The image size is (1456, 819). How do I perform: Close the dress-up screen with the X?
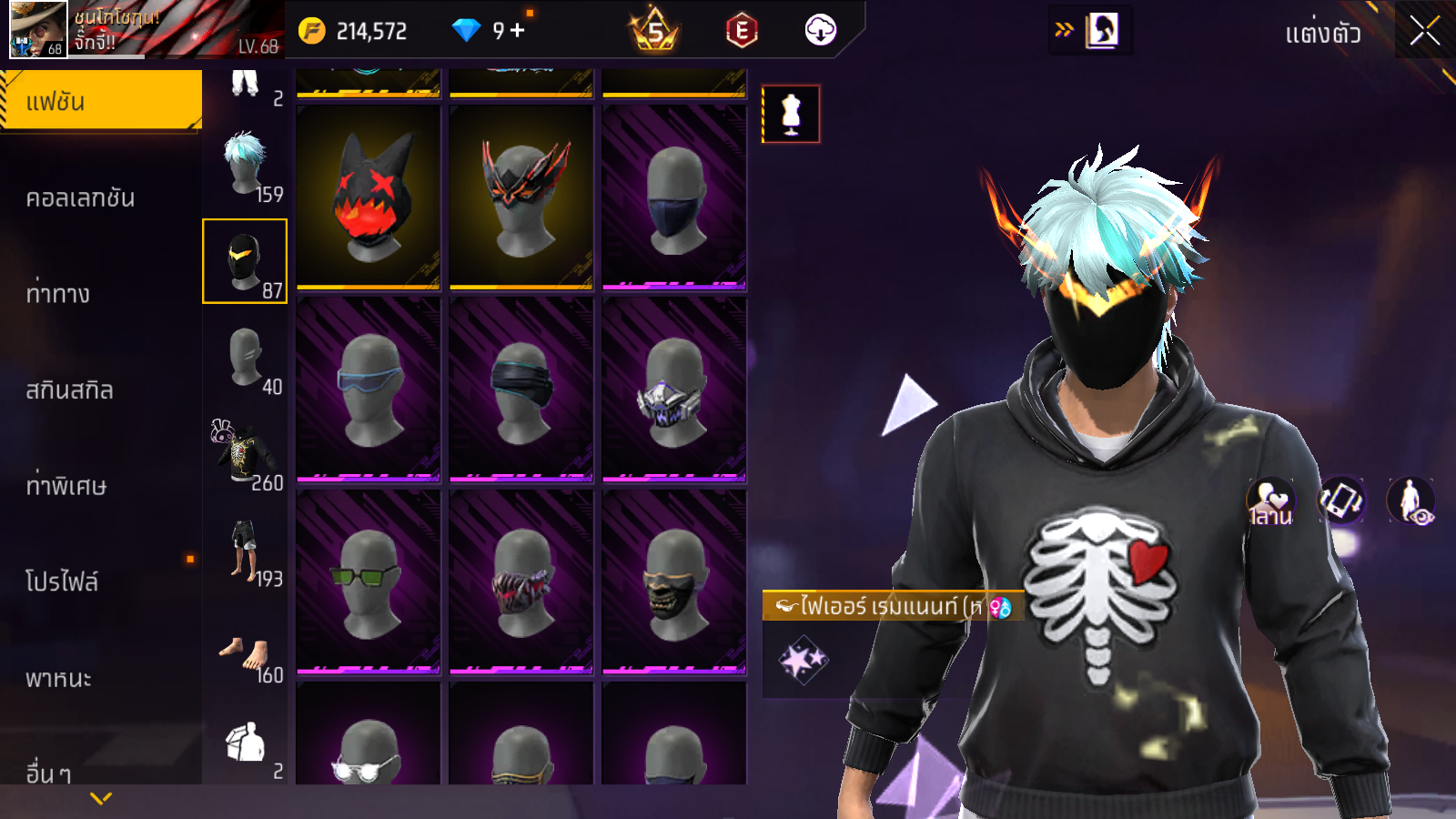coord(1424,32)
